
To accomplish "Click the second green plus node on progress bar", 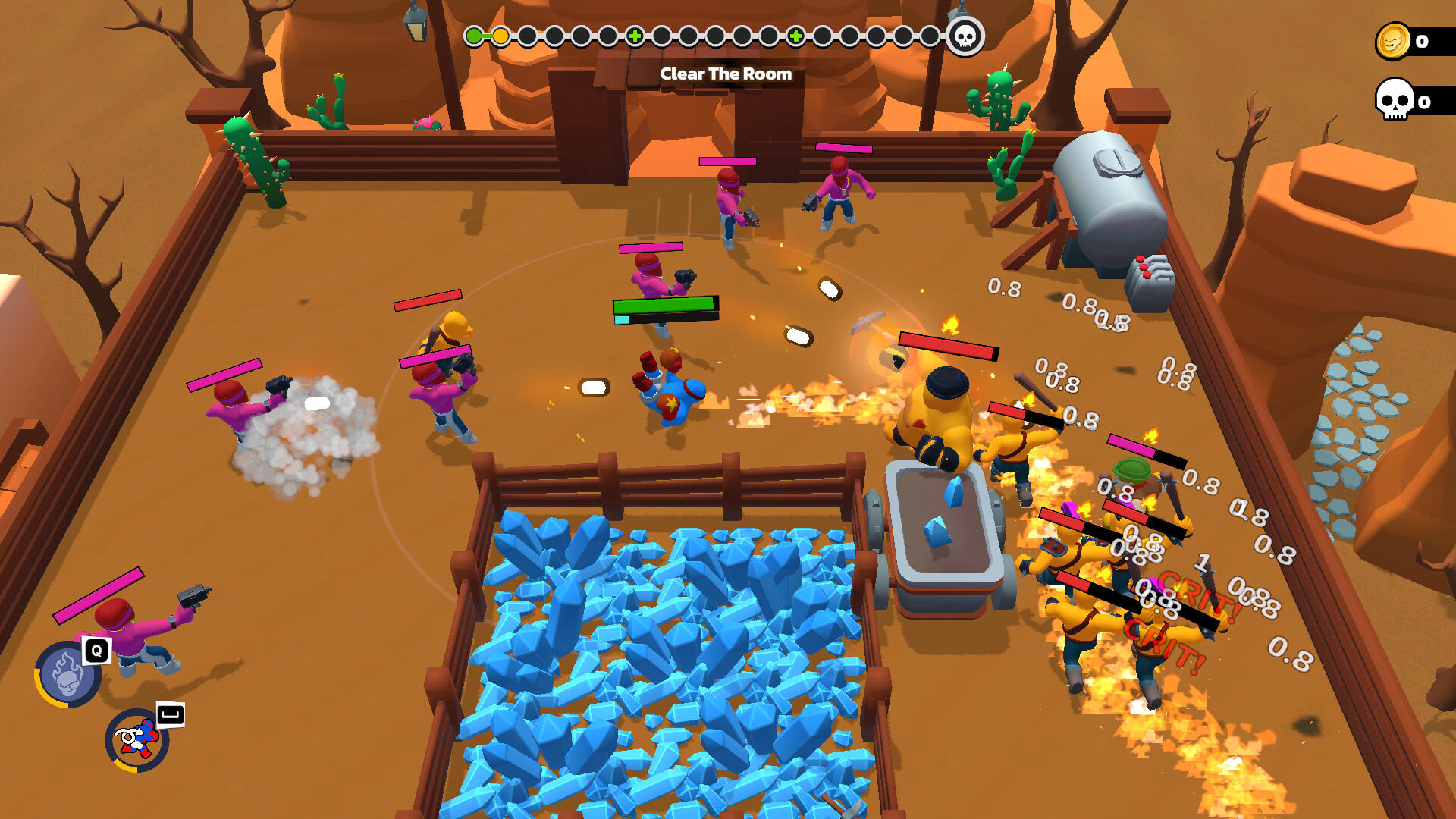I will 794,34.
